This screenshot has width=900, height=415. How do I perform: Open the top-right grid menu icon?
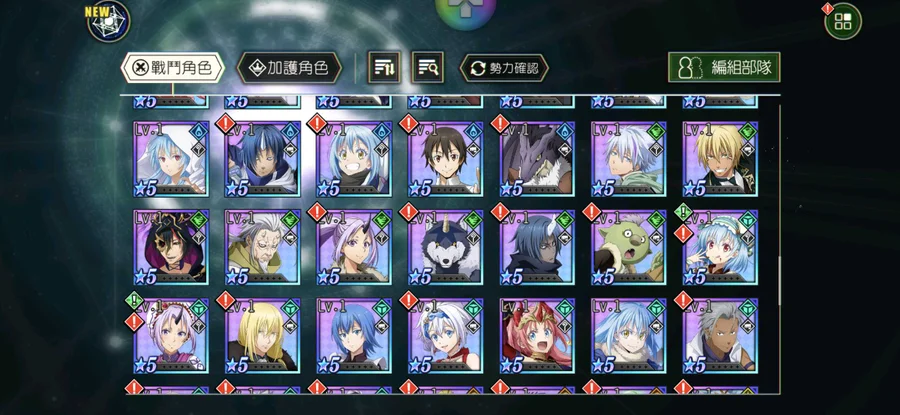(x=842, y=21)
